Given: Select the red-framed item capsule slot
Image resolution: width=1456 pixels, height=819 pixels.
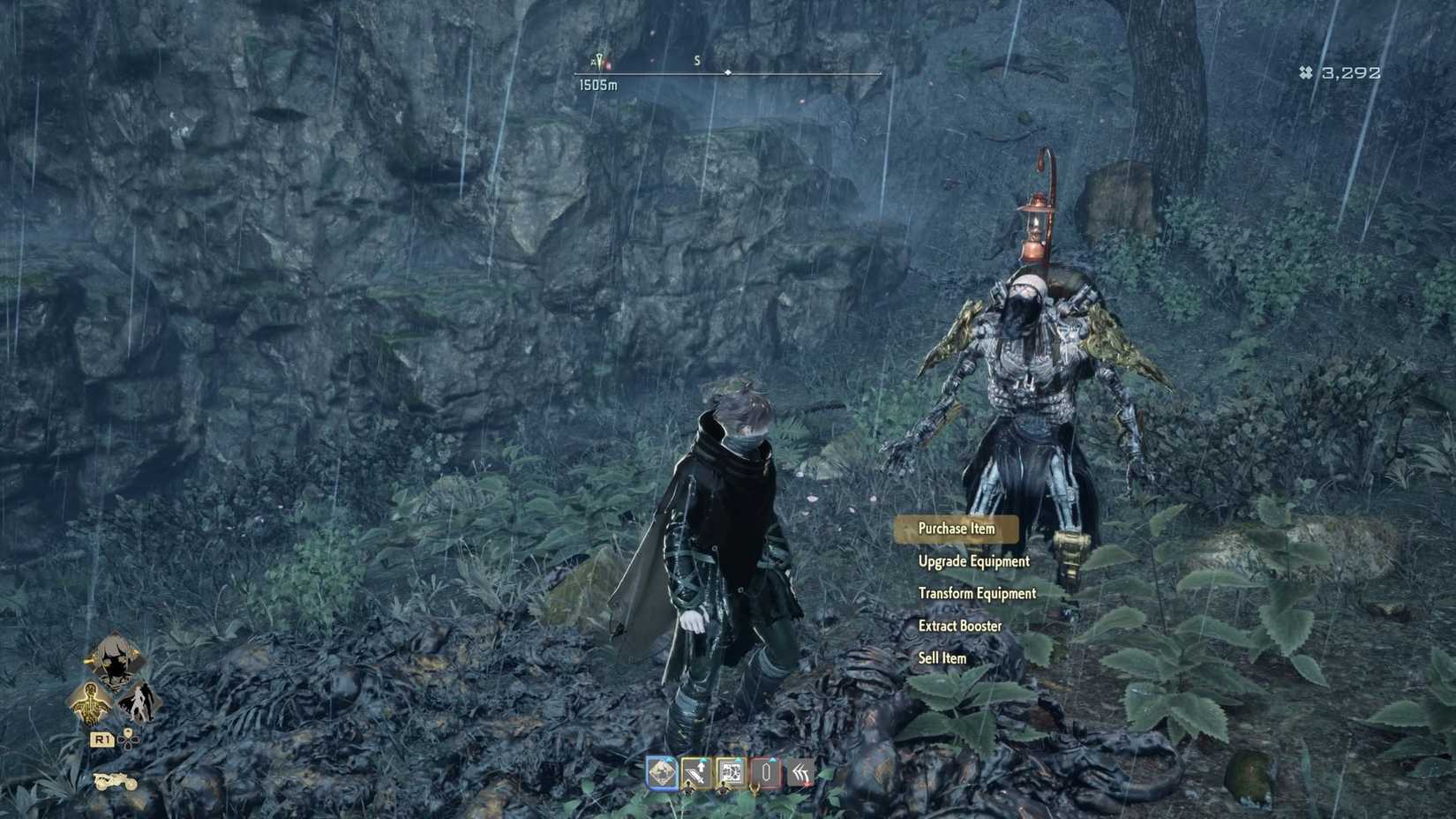Looking at the screenshot, I should click(767, 771).
